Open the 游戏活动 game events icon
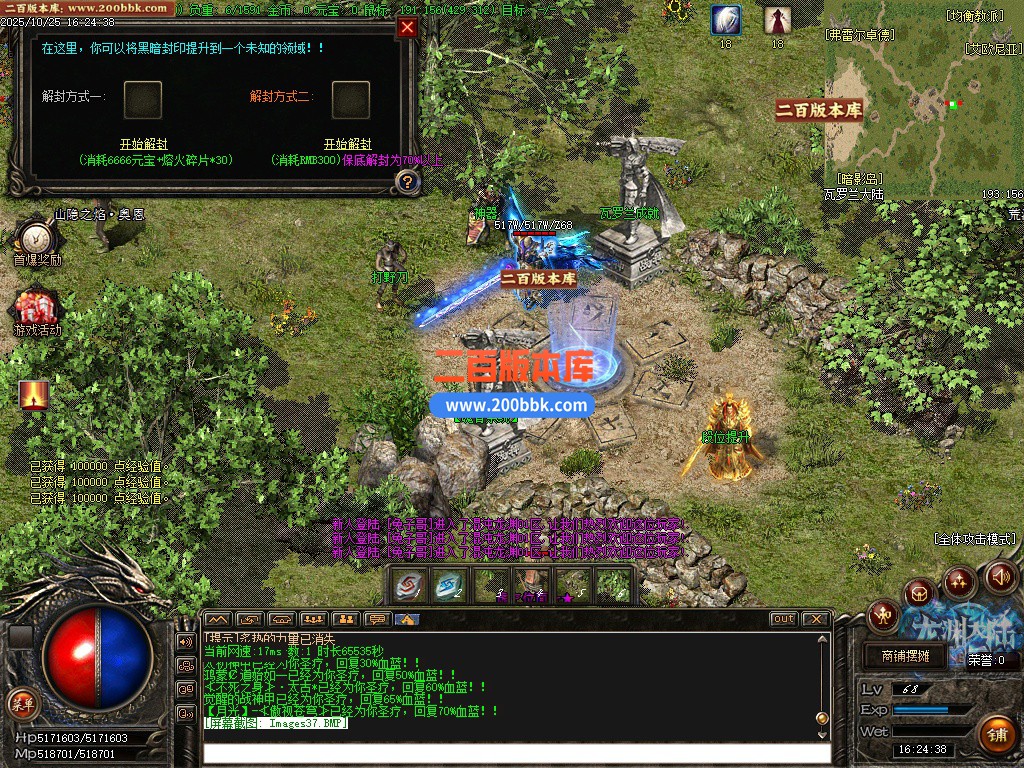 click(x=36, y=308)
